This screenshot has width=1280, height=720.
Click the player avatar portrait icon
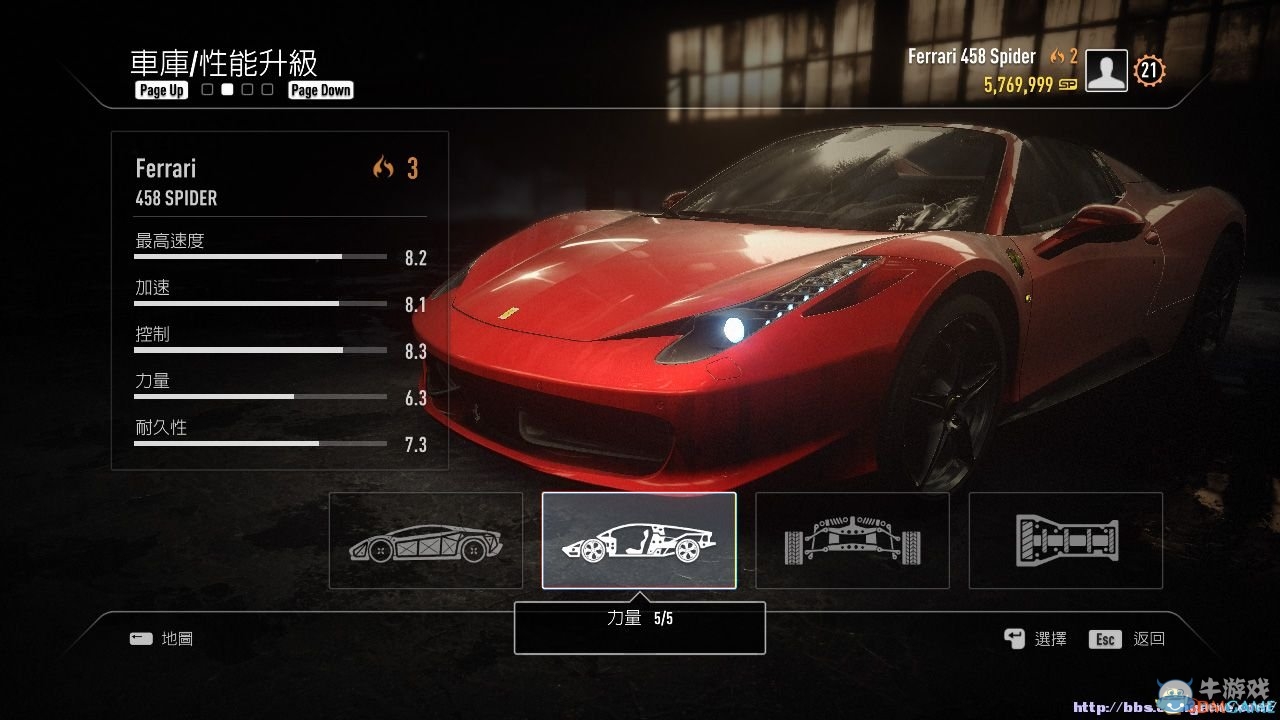point(1105,70)
